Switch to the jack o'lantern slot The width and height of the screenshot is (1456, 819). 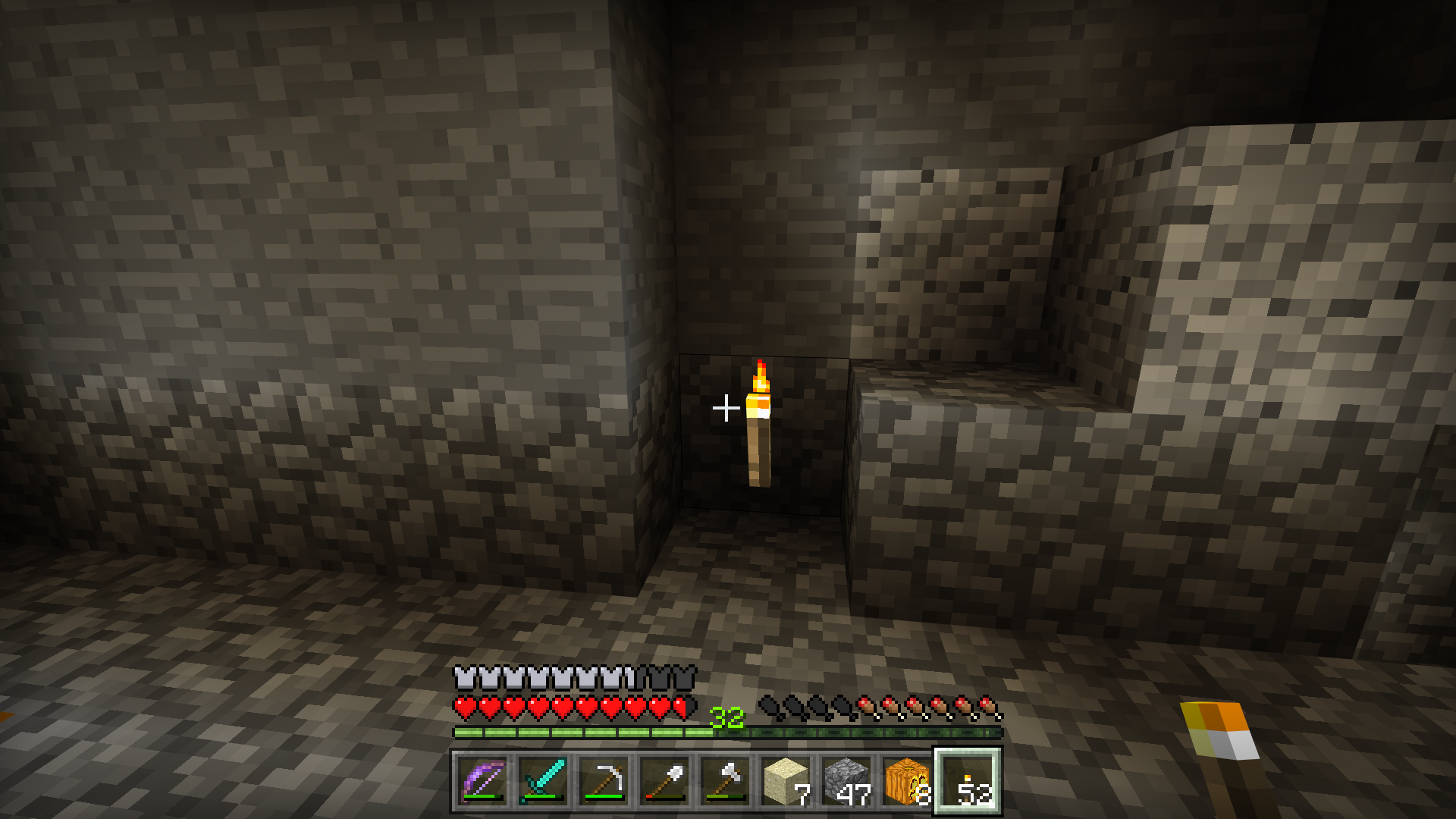click(908, 781)
